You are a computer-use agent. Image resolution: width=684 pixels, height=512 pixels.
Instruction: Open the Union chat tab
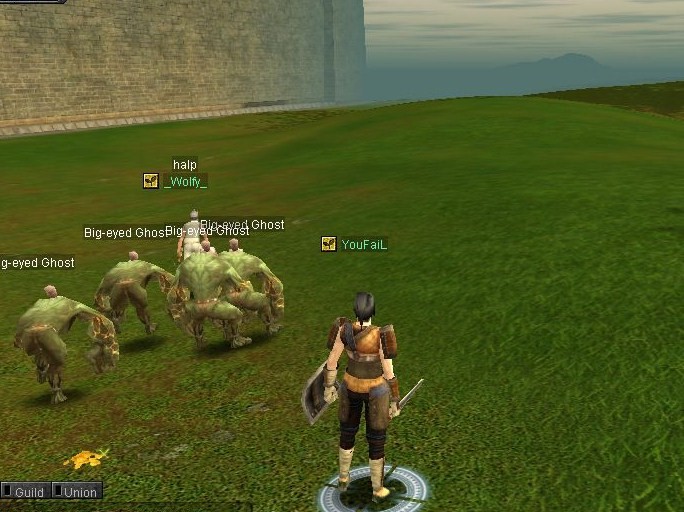(78, 492)
